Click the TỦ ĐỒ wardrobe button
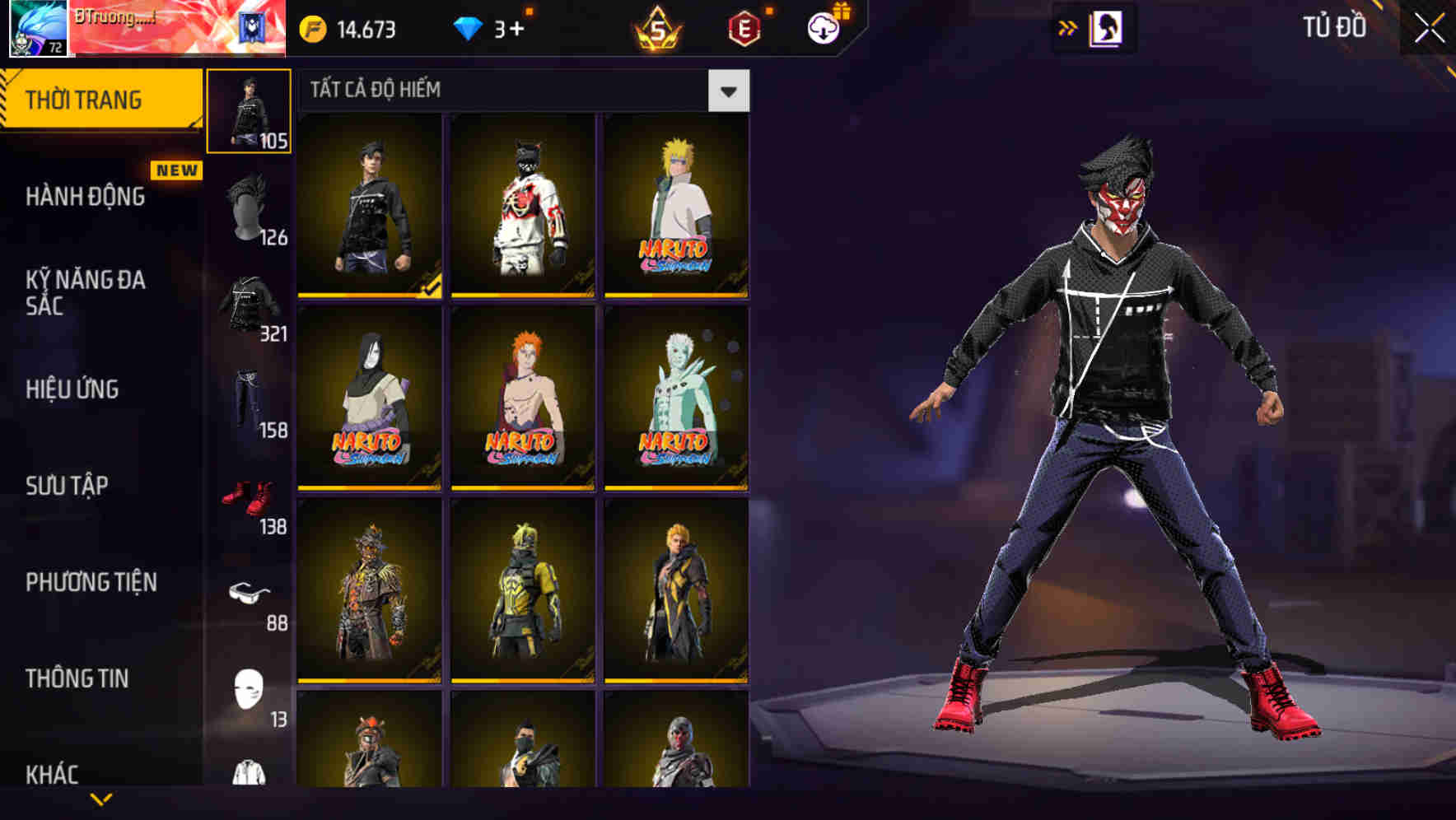This screenshot has height=820, width=1456. (x=1334, y=27)
